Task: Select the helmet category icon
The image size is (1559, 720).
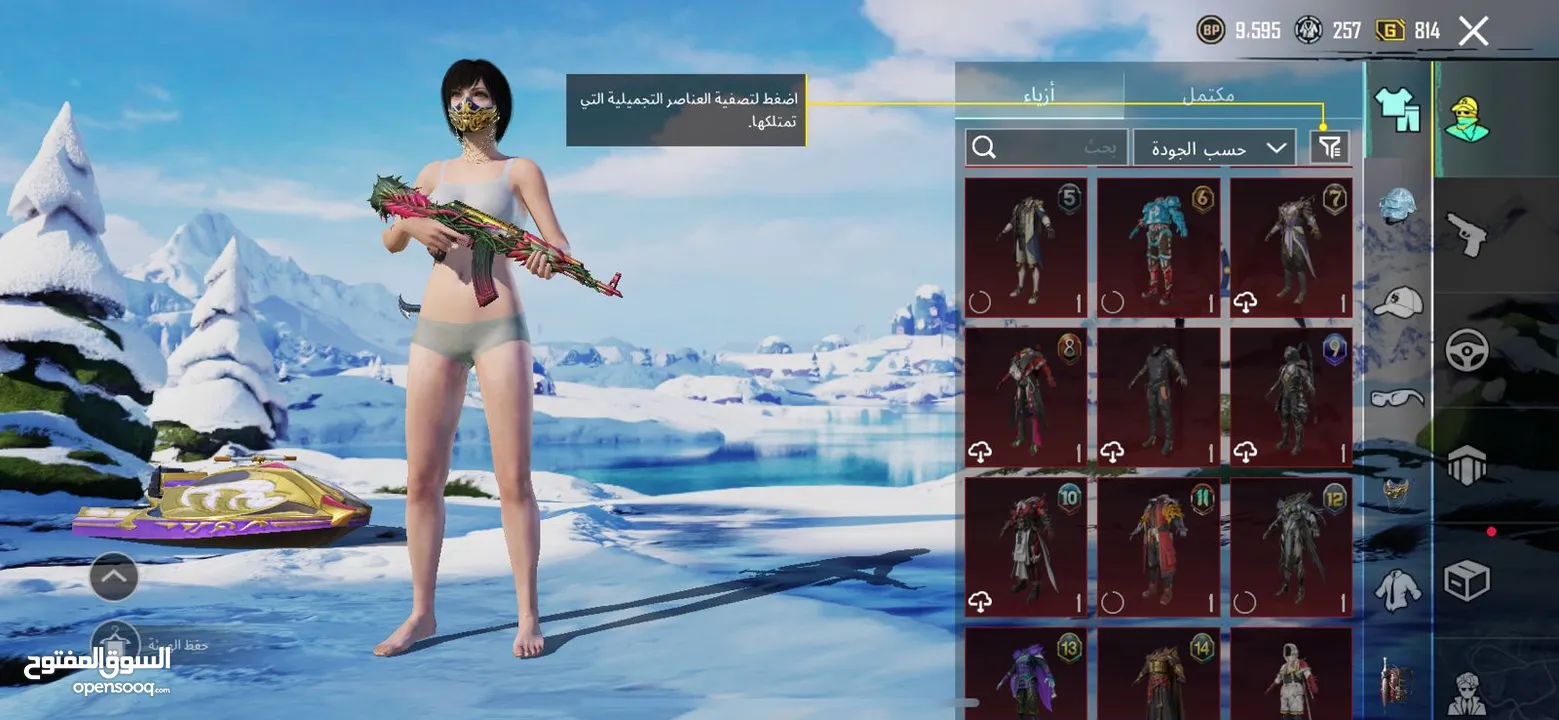Action: (x=1398, y=202)
